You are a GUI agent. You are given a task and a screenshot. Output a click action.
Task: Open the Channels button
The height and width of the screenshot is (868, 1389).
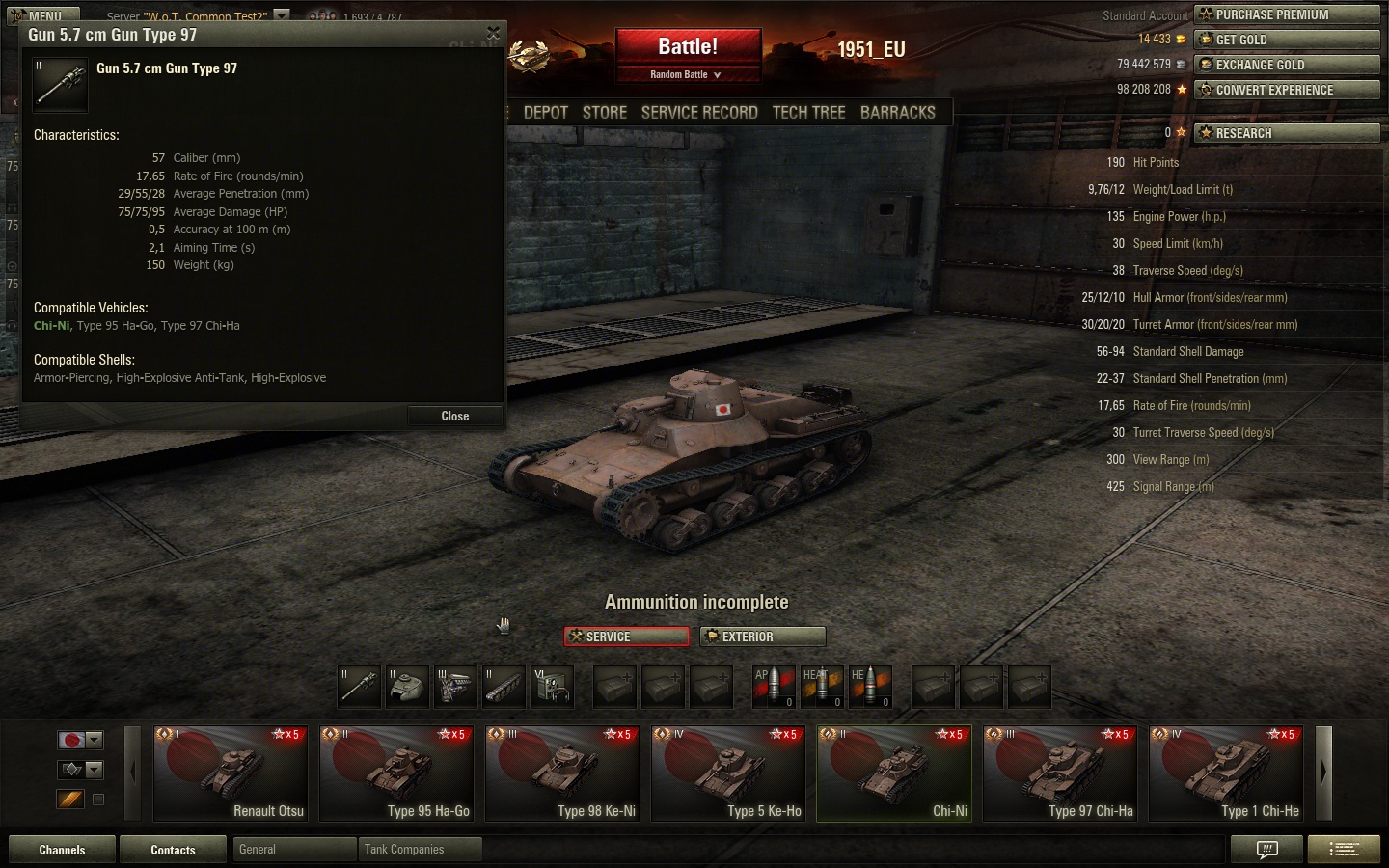[62, 850]
